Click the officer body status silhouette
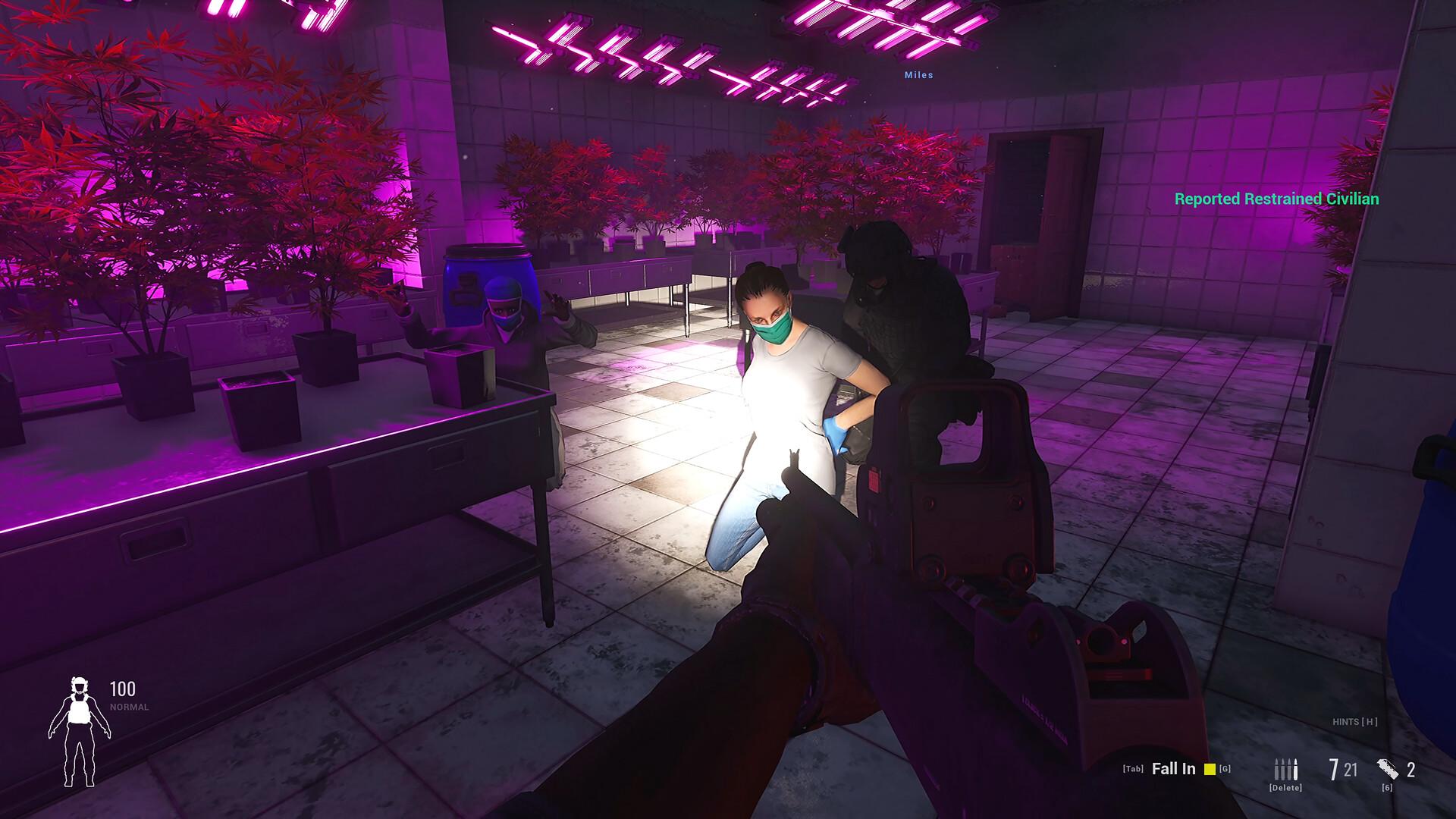This screenshot has width=1456, height=819. click(79, 731)
